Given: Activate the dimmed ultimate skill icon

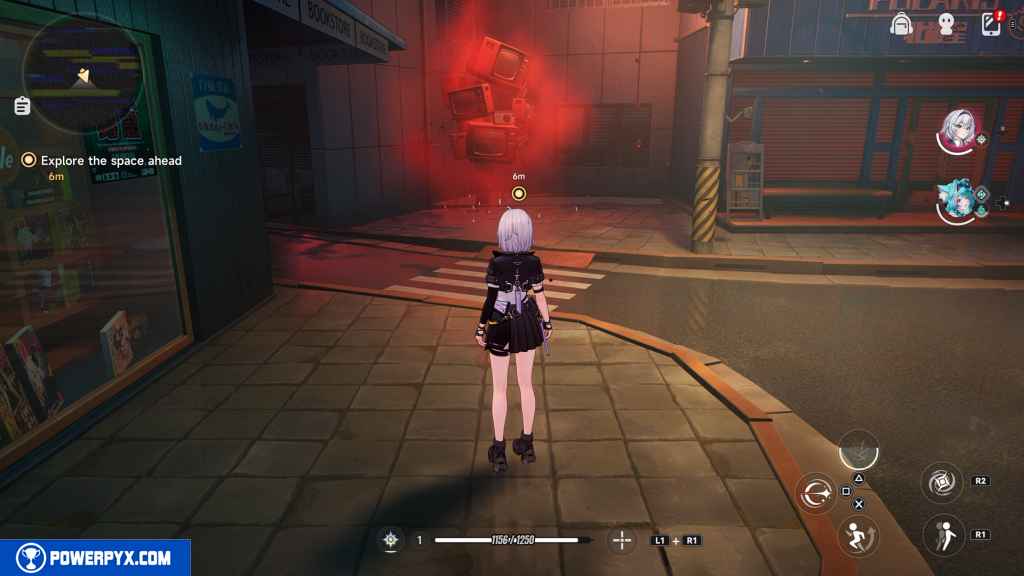Looking at the screenshot, I should 858,450.
